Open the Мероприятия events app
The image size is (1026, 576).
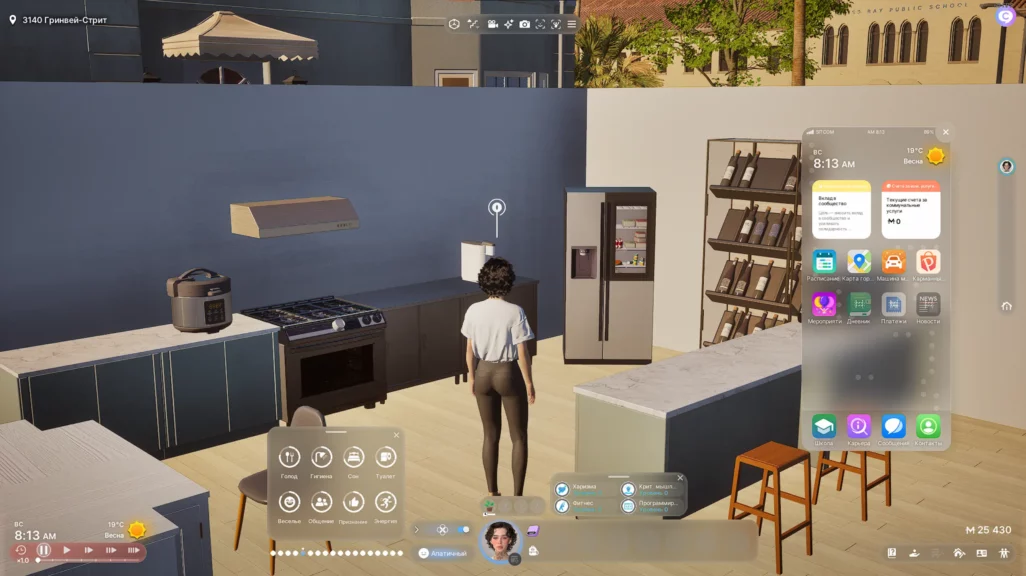pyautogui.click(x=824, y=304)
